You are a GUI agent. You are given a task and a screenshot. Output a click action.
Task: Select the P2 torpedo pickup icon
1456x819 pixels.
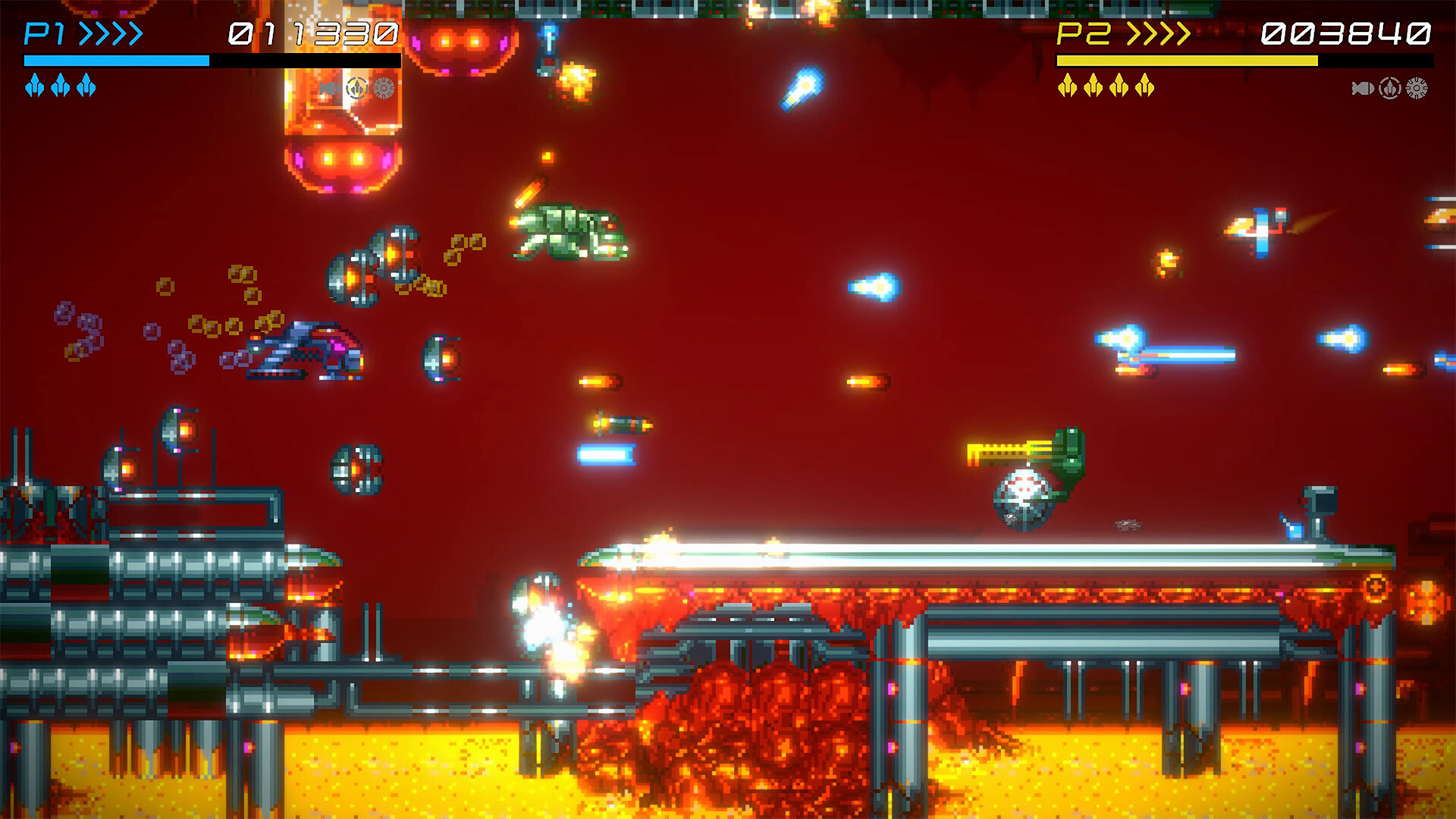pos(1363,88)
